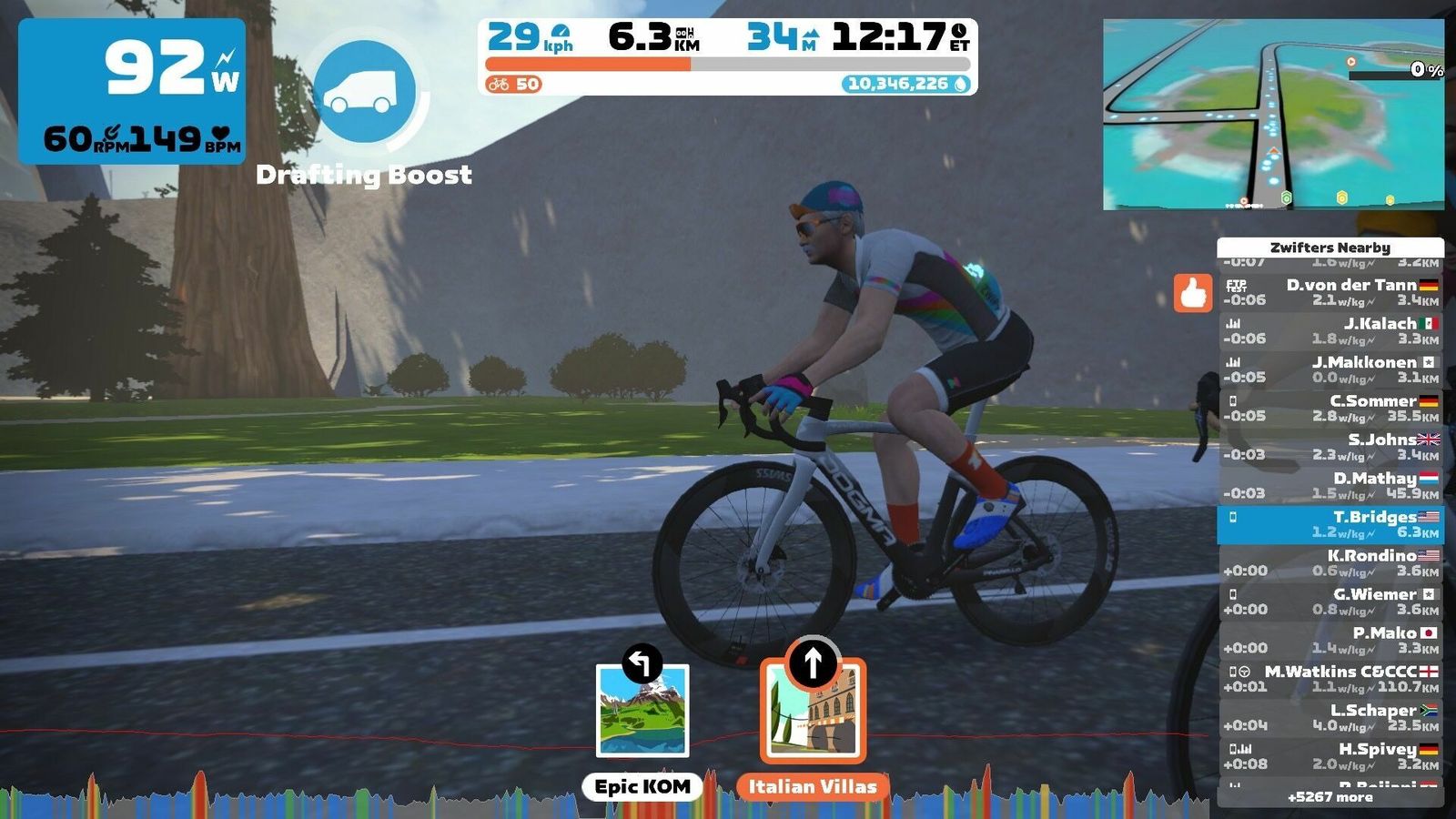Pick H.Spivey in rider list
1456x819 pixels.
pos(1330,757)
